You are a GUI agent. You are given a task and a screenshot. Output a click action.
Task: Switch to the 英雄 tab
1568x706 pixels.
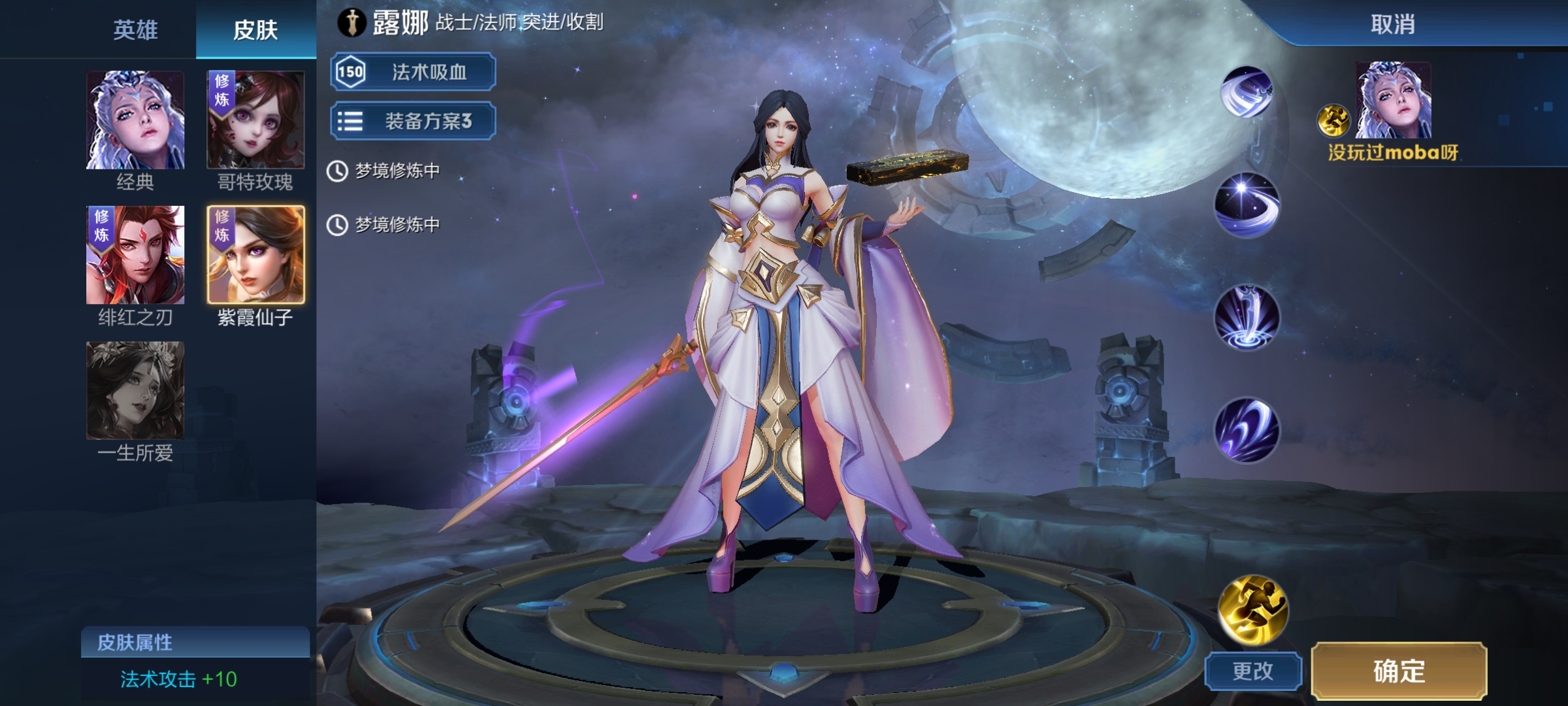[135, 30]
